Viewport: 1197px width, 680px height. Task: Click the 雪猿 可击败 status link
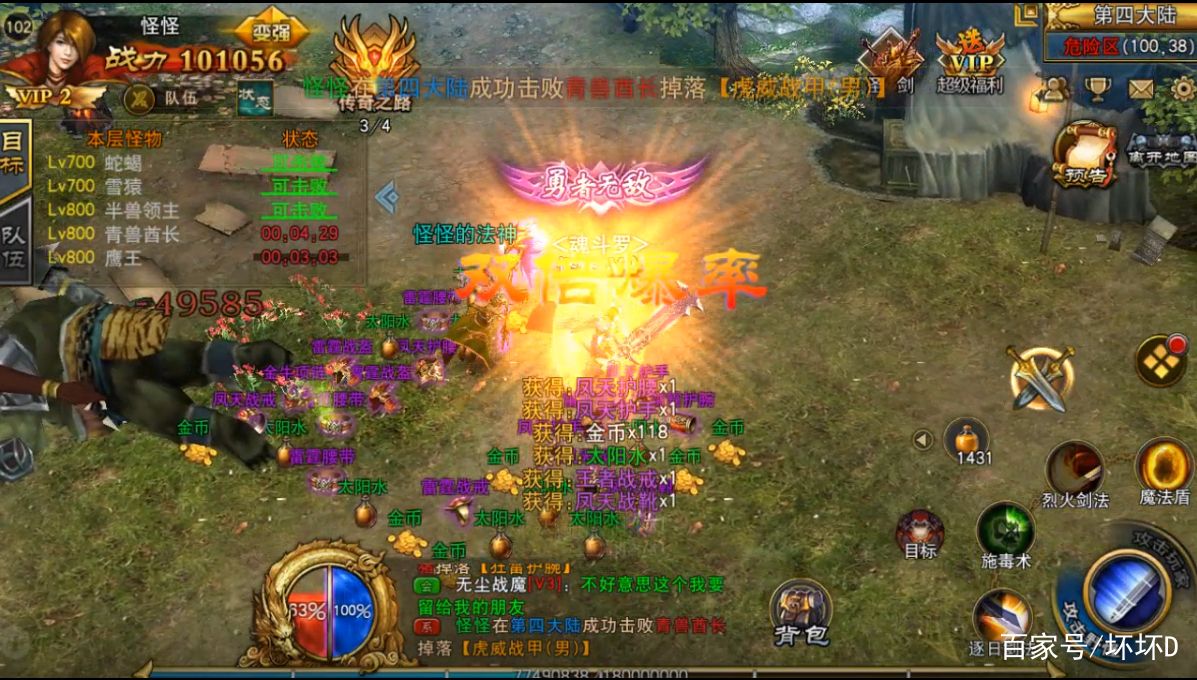click(298, 186)
